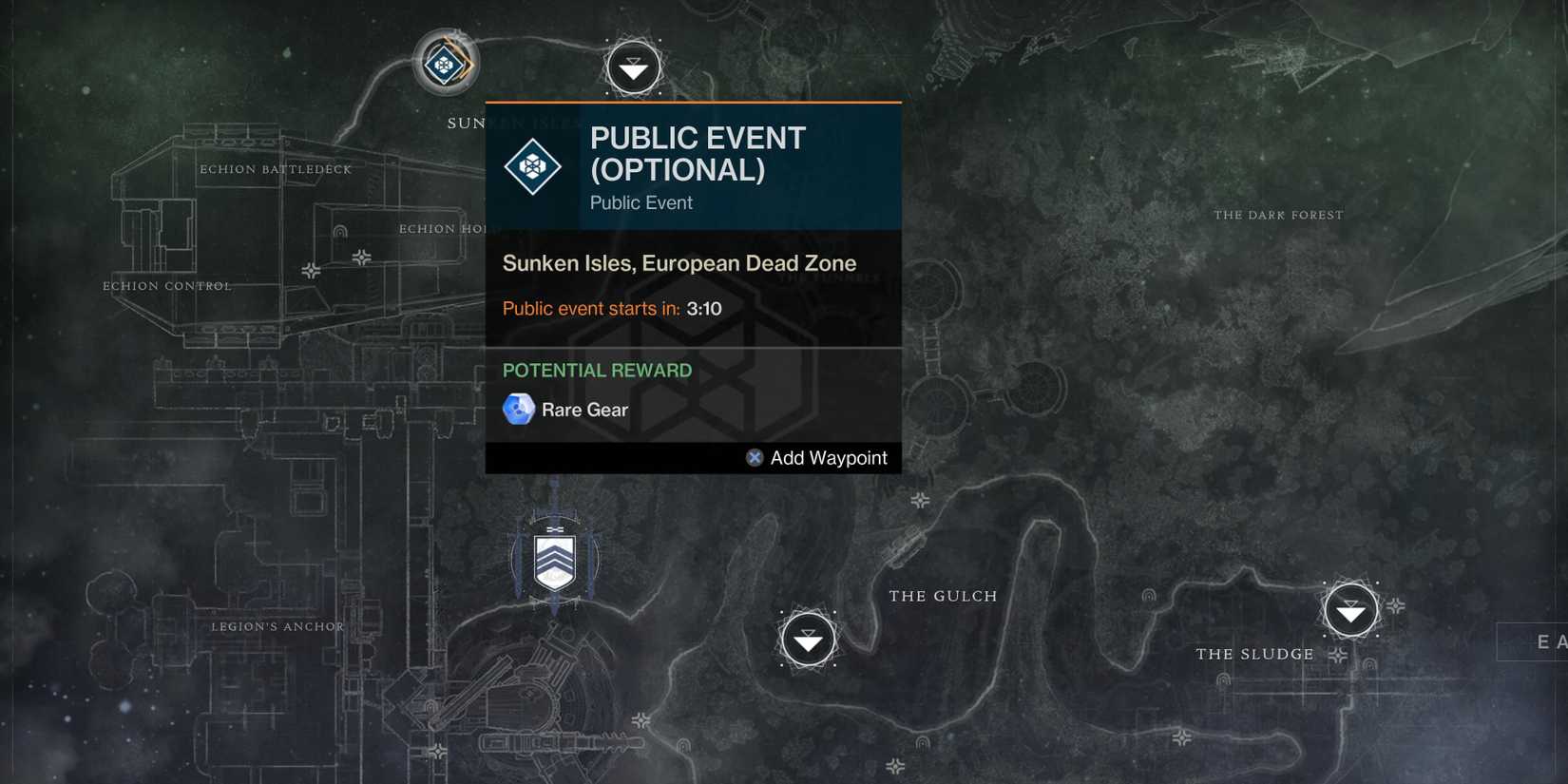Select the resource marker above The Gulch
Image resolution: width=1568 pixels, height=784 pixels.
tap(920, 499)
